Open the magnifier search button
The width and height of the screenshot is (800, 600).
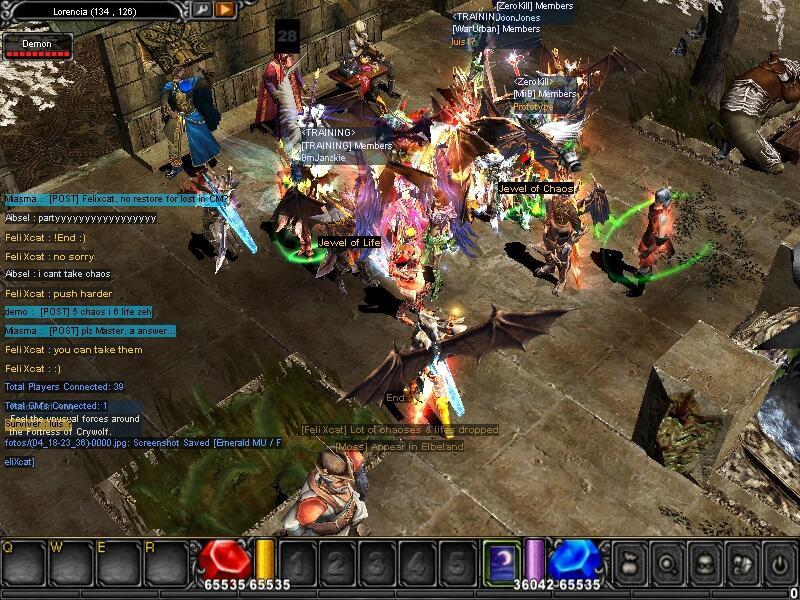(x=668, y=561)
